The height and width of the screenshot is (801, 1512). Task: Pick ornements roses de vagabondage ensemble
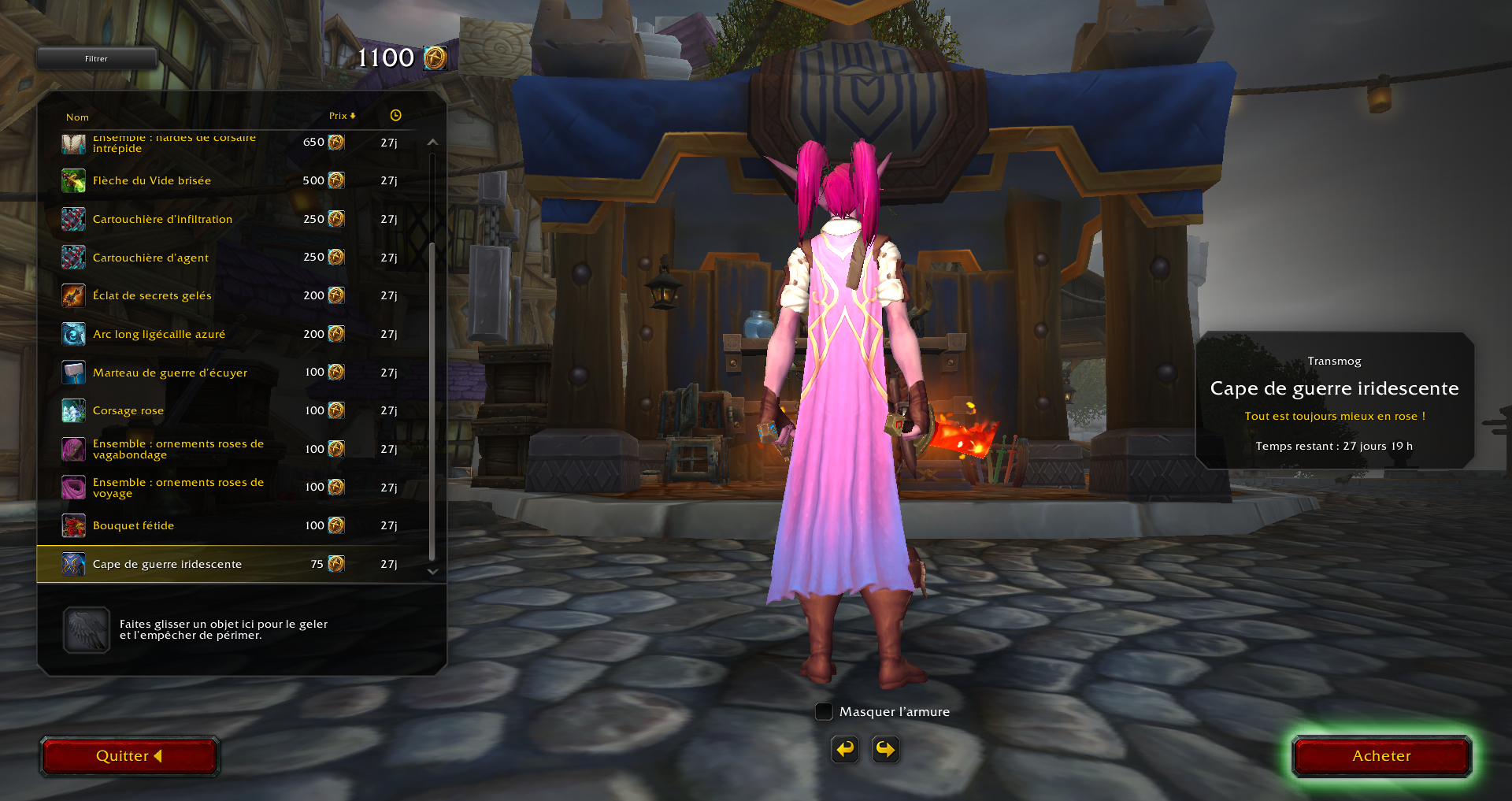(178, 449)
